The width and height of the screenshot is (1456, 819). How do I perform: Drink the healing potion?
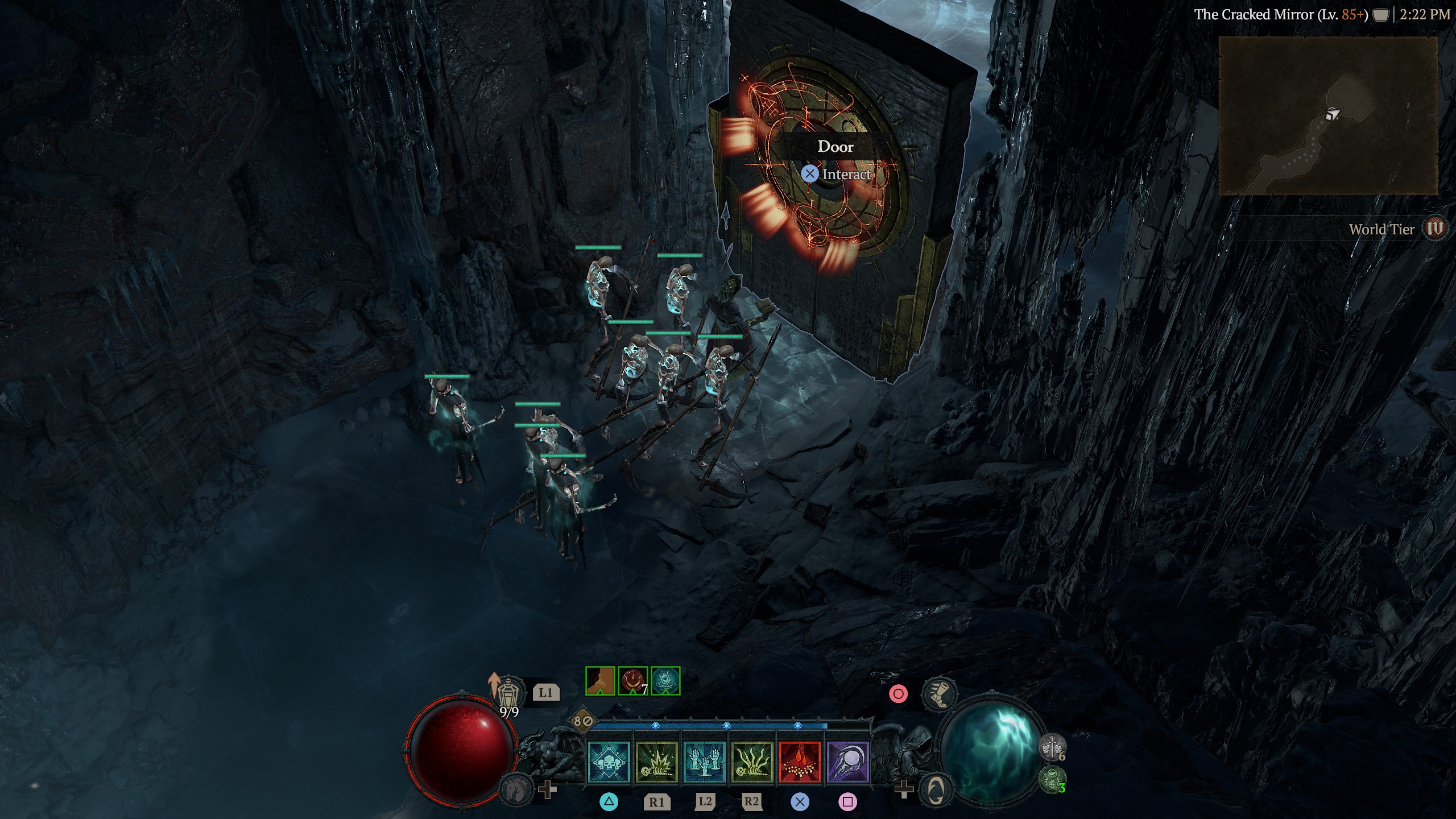[508, 694]
